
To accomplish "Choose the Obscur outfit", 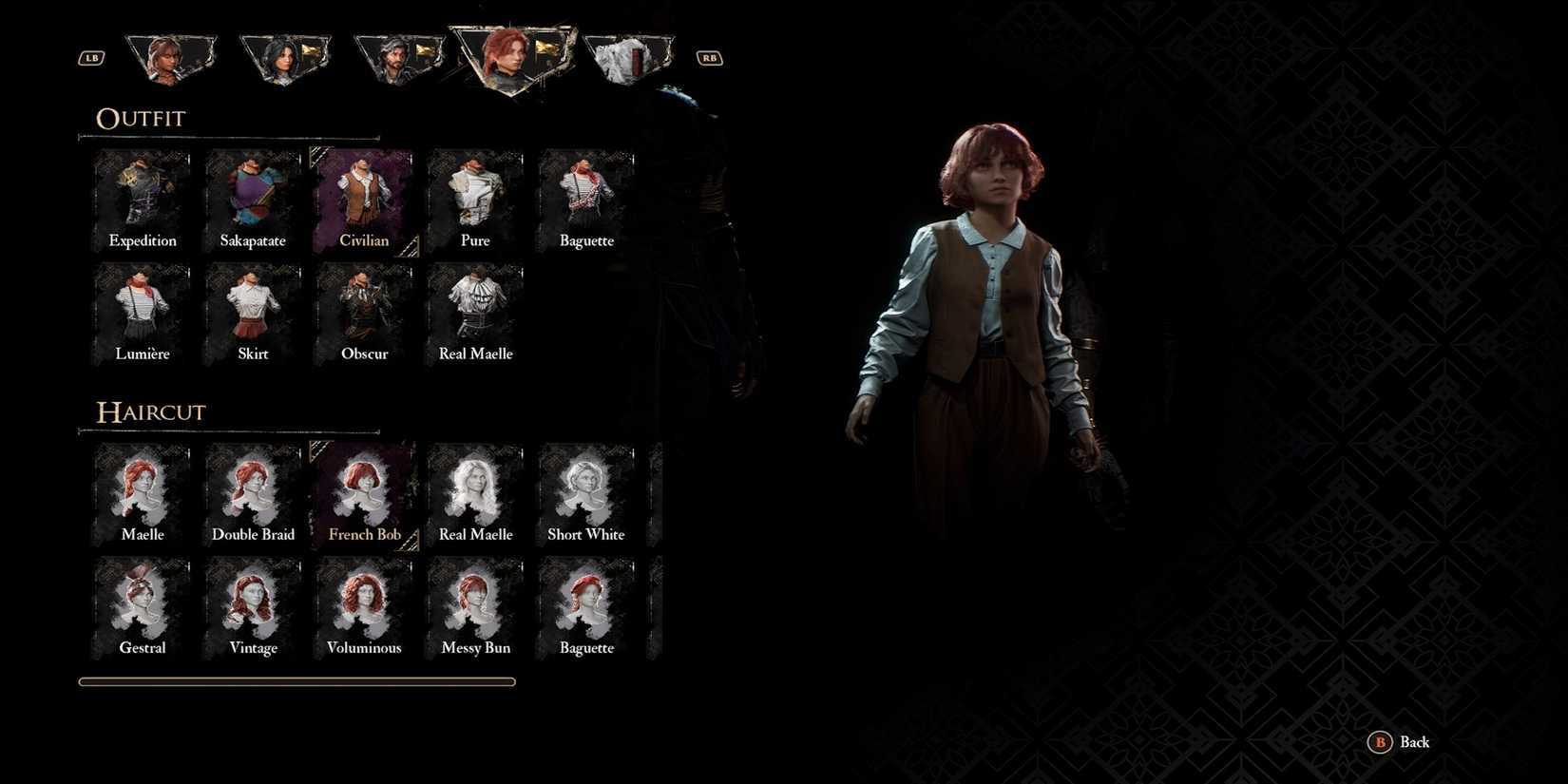I will [364, 308].
